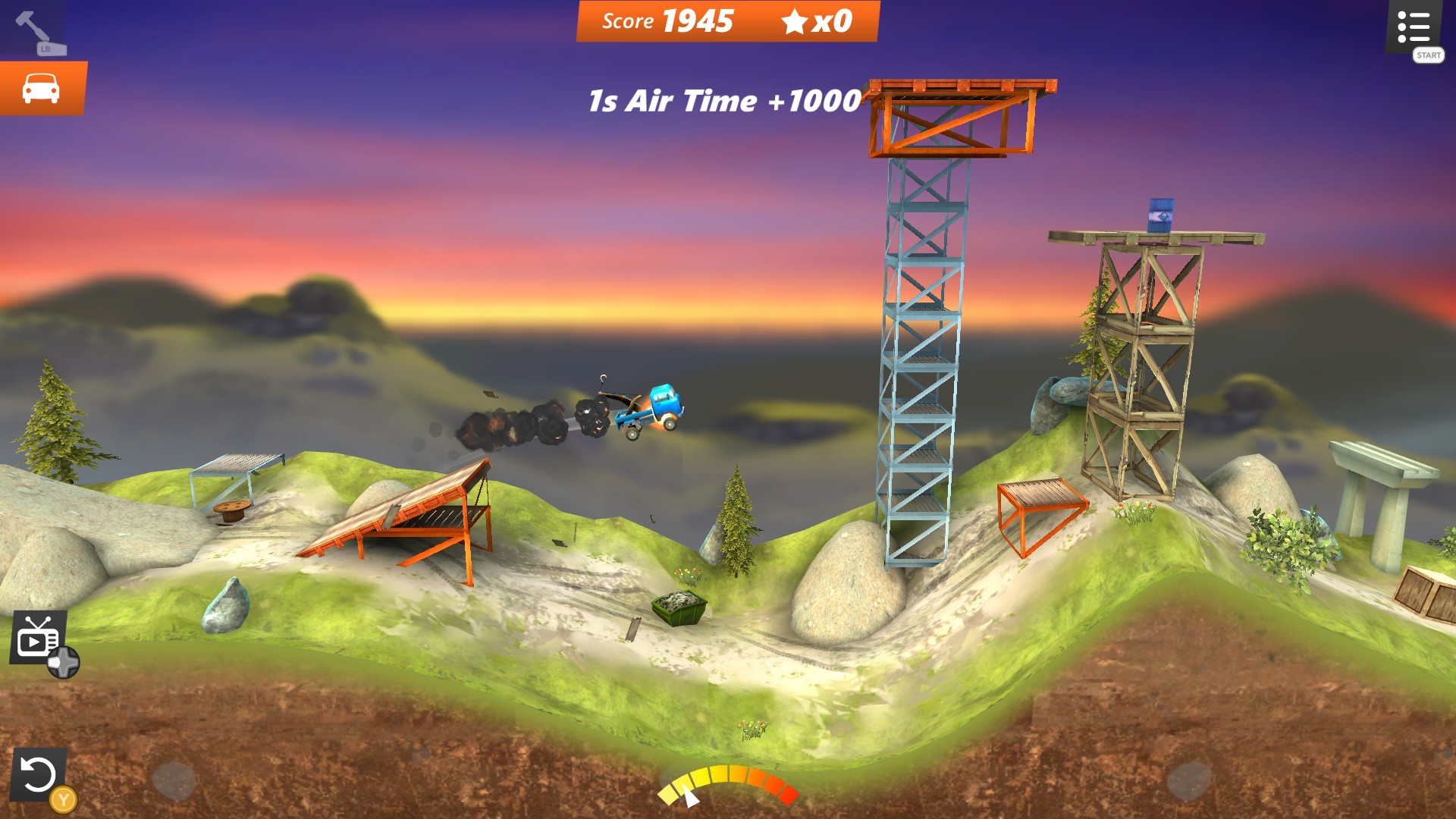This screenshot has width=1456, height=819.
Task: Click the blue barrel atop the wooden tower
Action: [x=1163, y=218]
